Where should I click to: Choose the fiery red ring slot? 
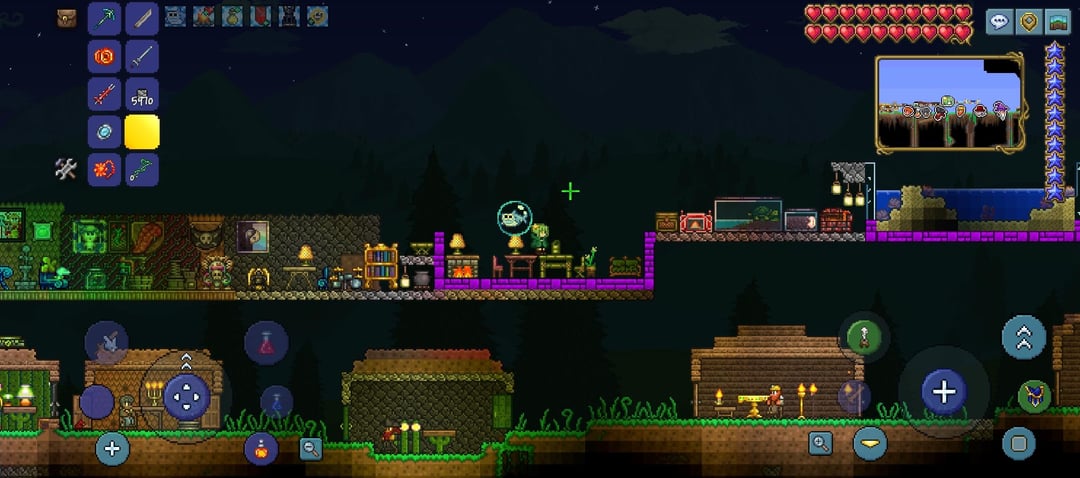[104, 55]
